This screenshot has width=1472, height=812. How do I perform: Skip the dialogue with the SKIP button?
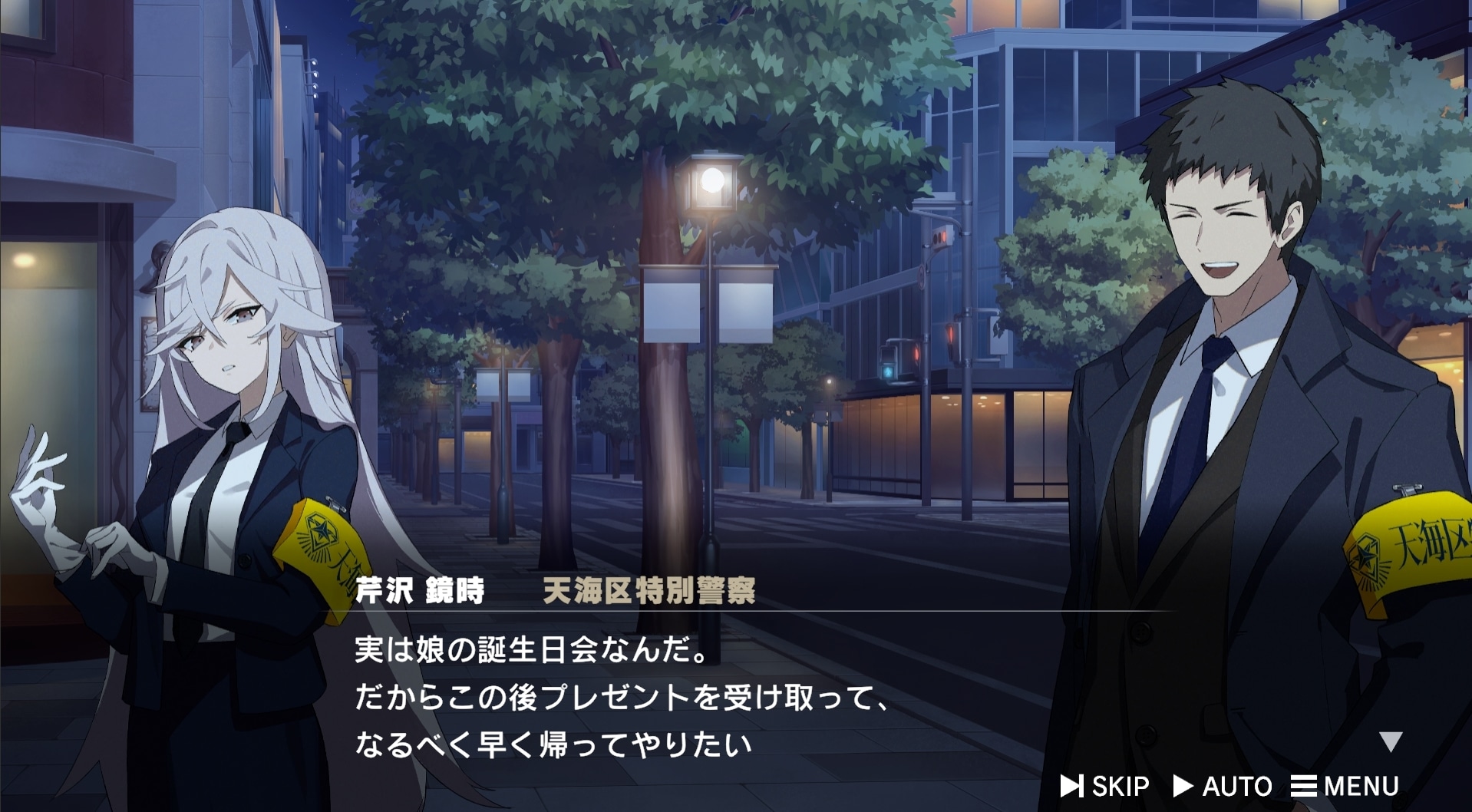coord(1105,786)
